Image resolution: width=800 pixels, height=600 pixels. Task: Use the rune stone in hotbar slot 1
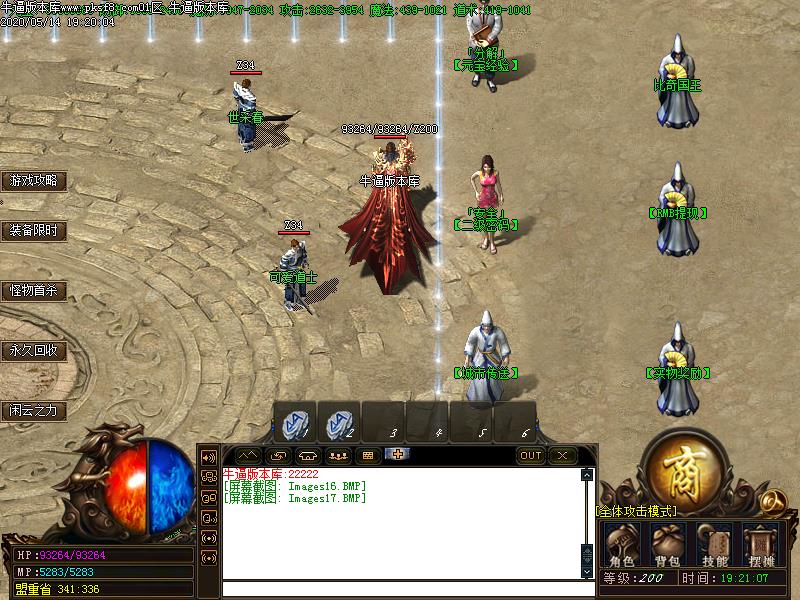(x=295, y=422)
